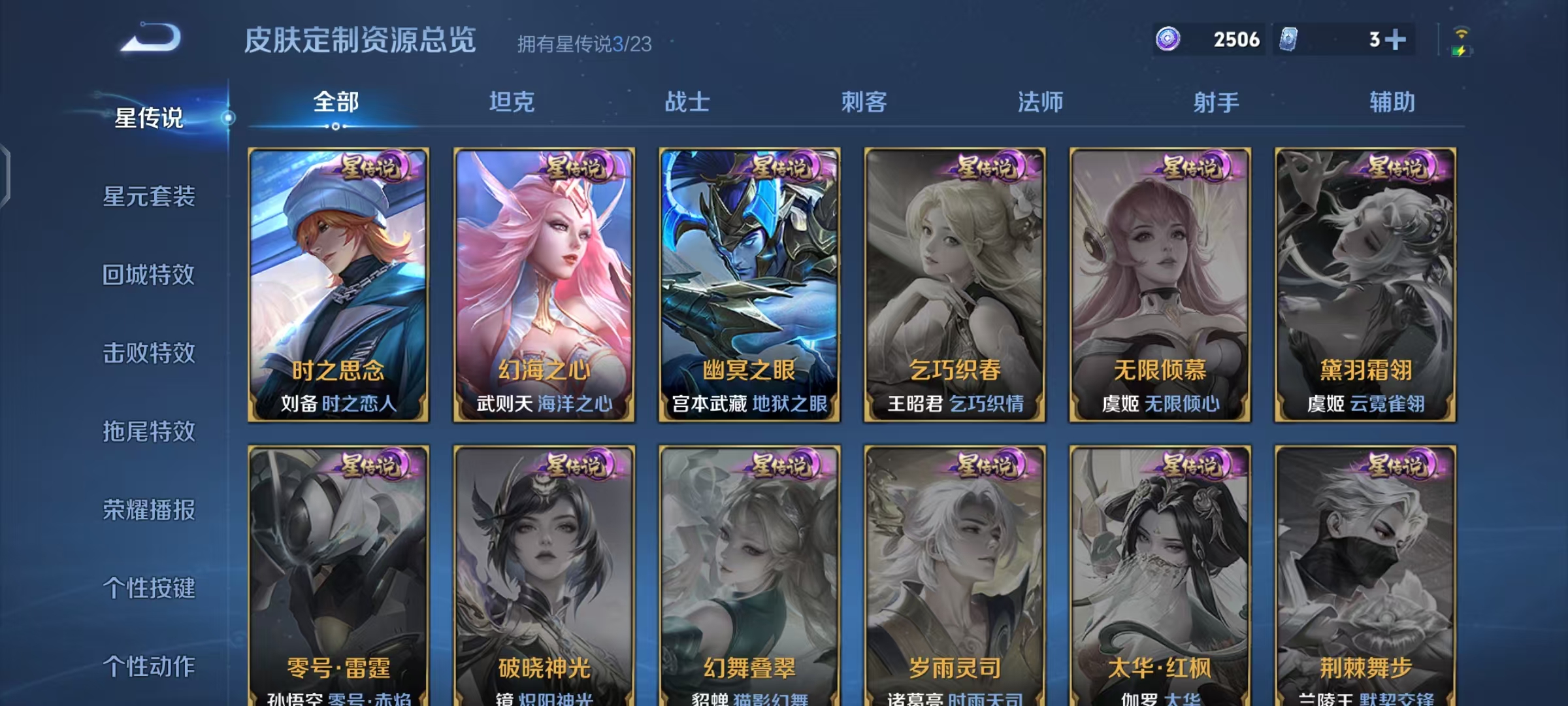The height and width of the screenshot is (706, 1568).
Task: Tap the plus icon to buy more tokens
Action: pyautogui.click(x=1396, y=40)
